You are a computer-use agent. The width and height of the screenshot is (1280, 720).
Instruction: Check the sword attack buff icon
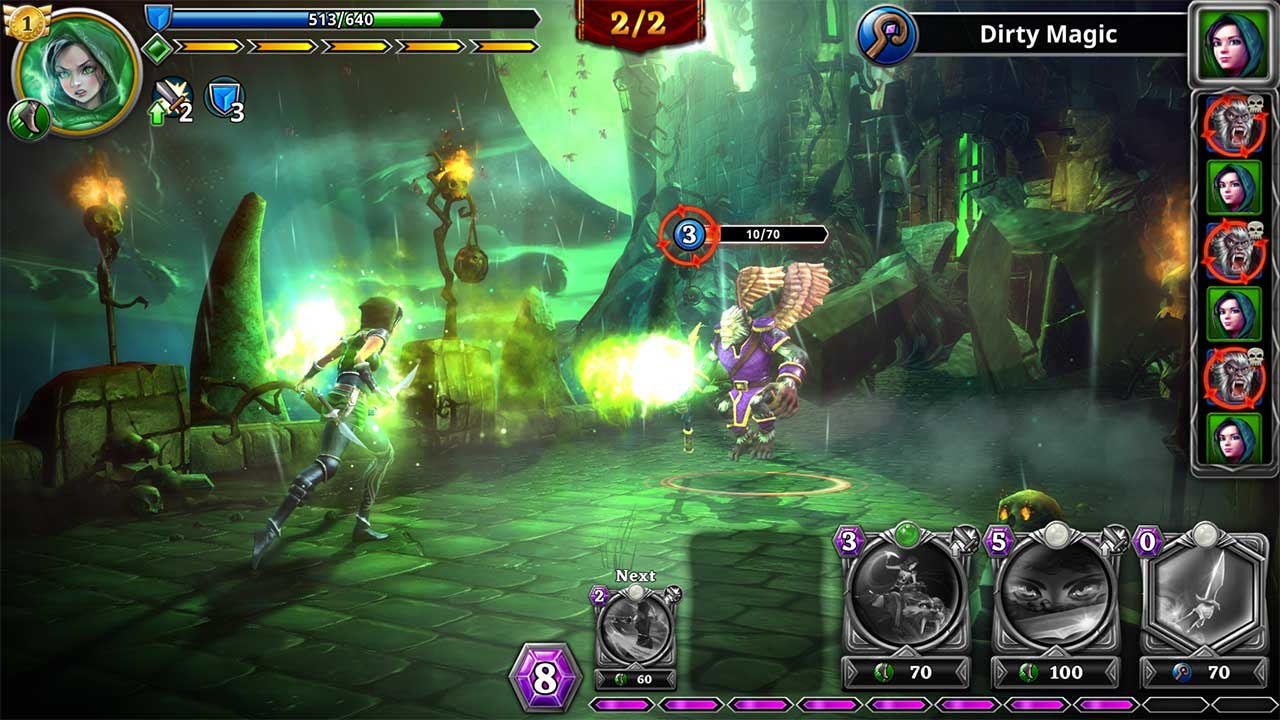click(x=172, y=98)
